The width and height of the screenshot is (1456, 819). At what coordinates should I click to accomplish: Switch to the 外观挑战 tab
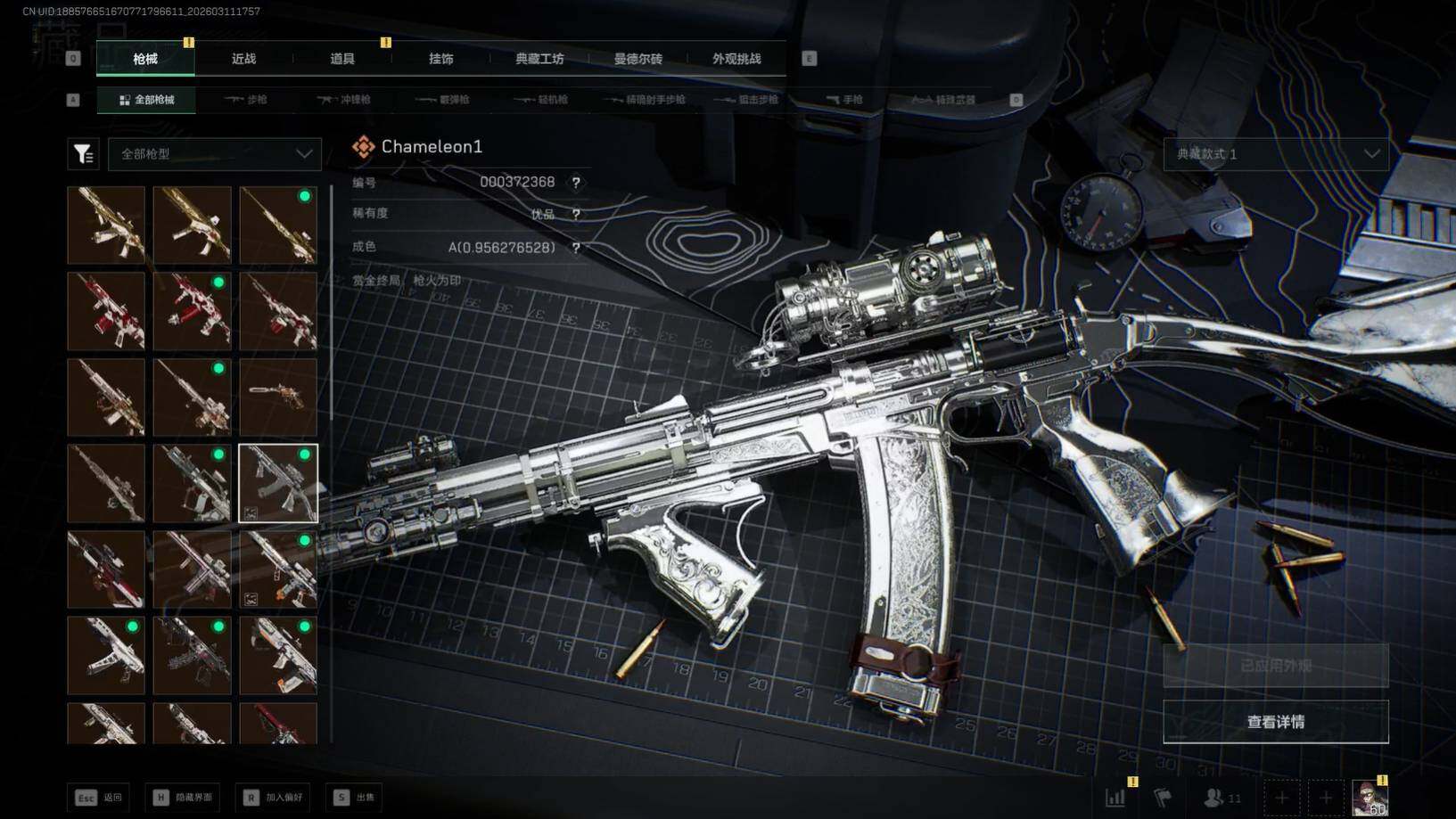point(736,59)
